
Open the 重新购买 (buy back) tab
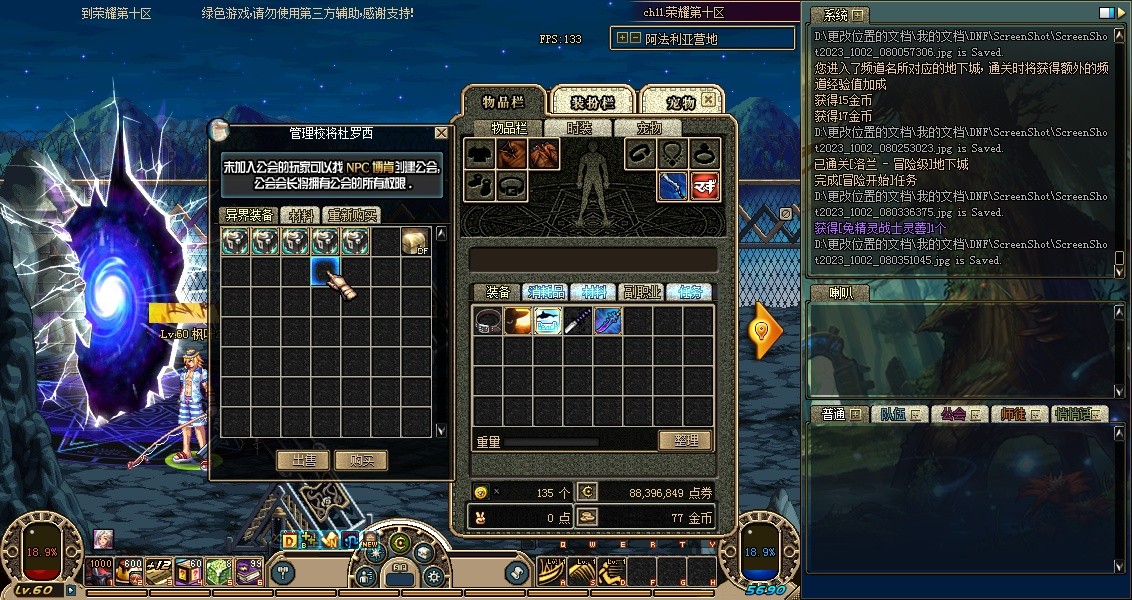tap(352, 215)
